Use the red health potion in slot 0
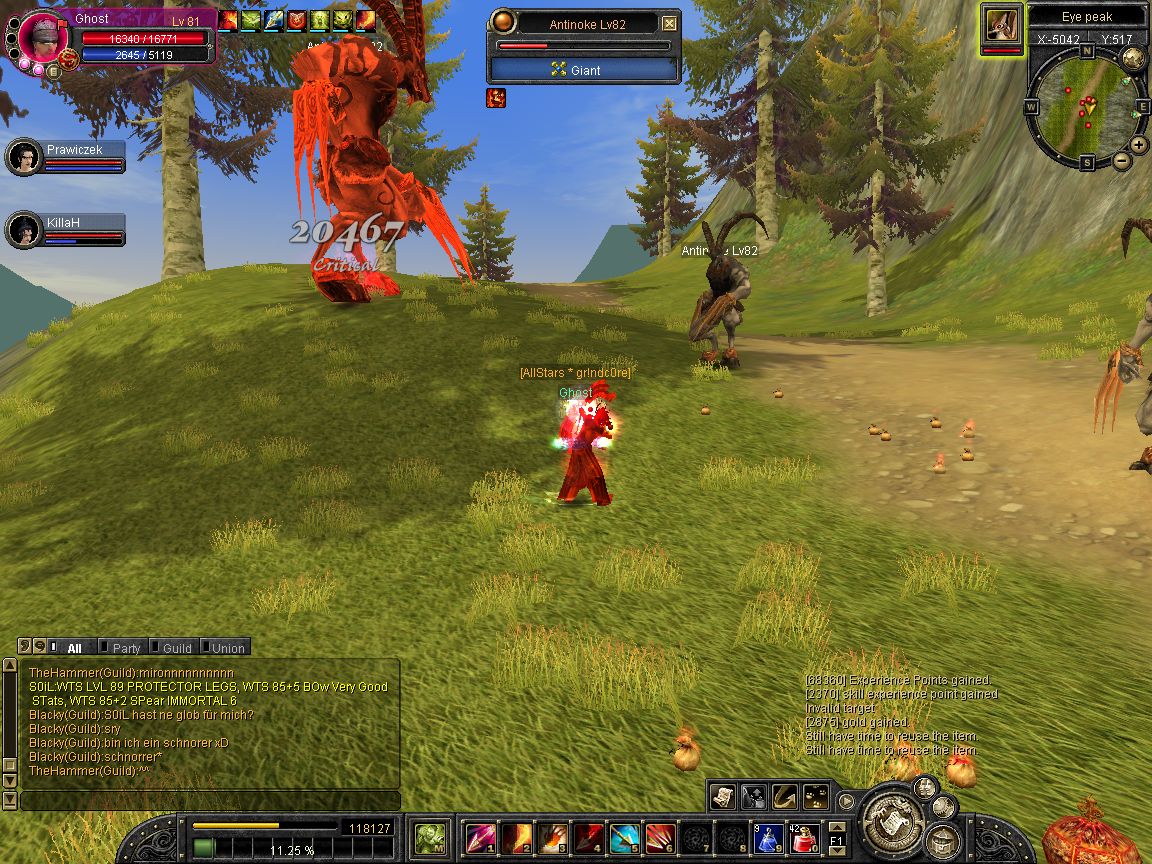Image resolution: width=1152 pixels, height=864 pixels. click(x=806, y=837)
